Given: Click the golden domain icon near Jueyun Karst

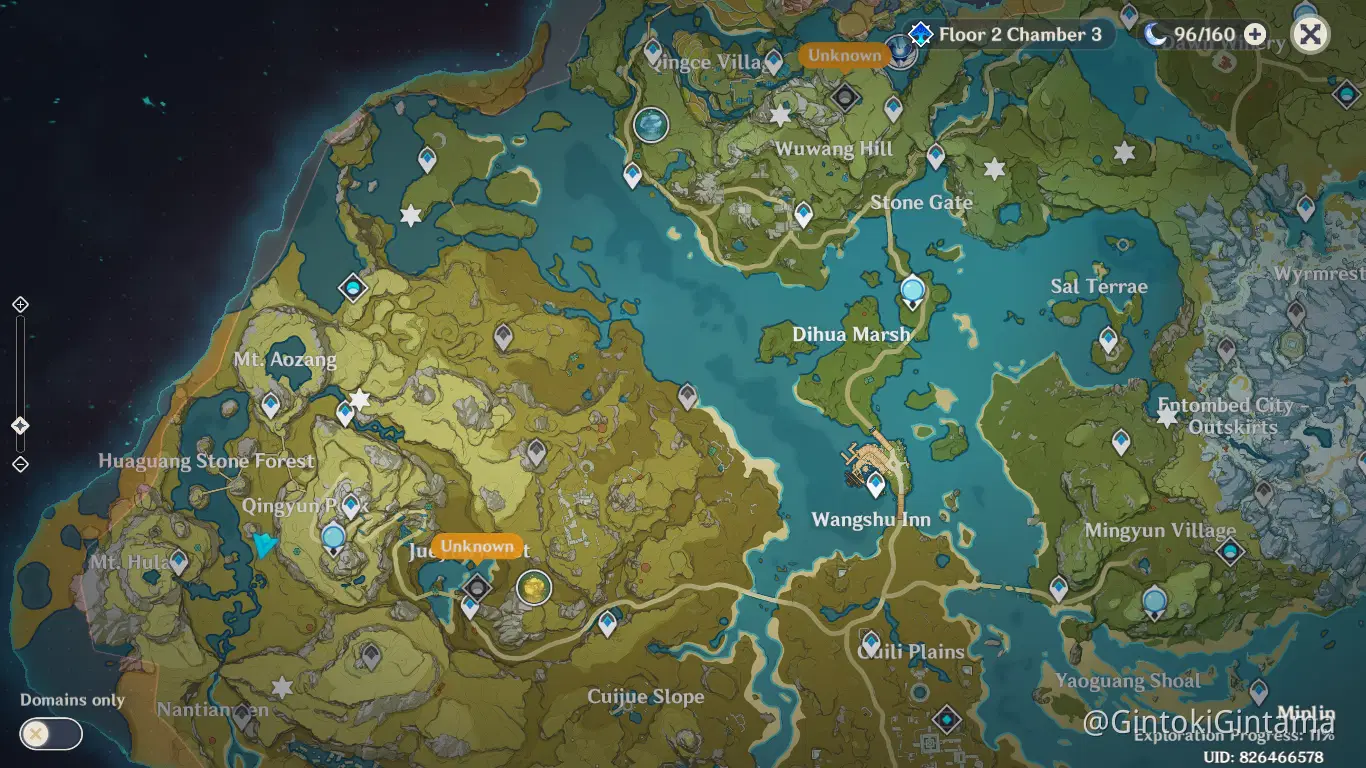Looking at the screenshot, I should tap(533, 589).
